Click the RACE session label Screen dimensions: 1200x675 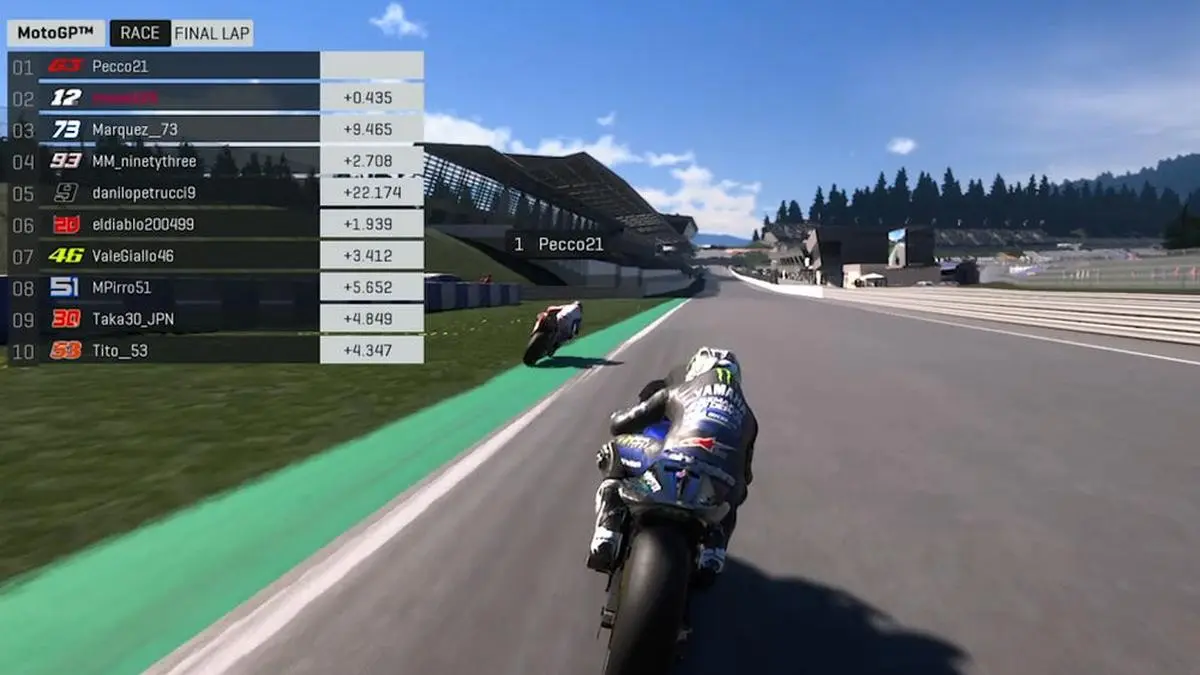coord(140,33)
